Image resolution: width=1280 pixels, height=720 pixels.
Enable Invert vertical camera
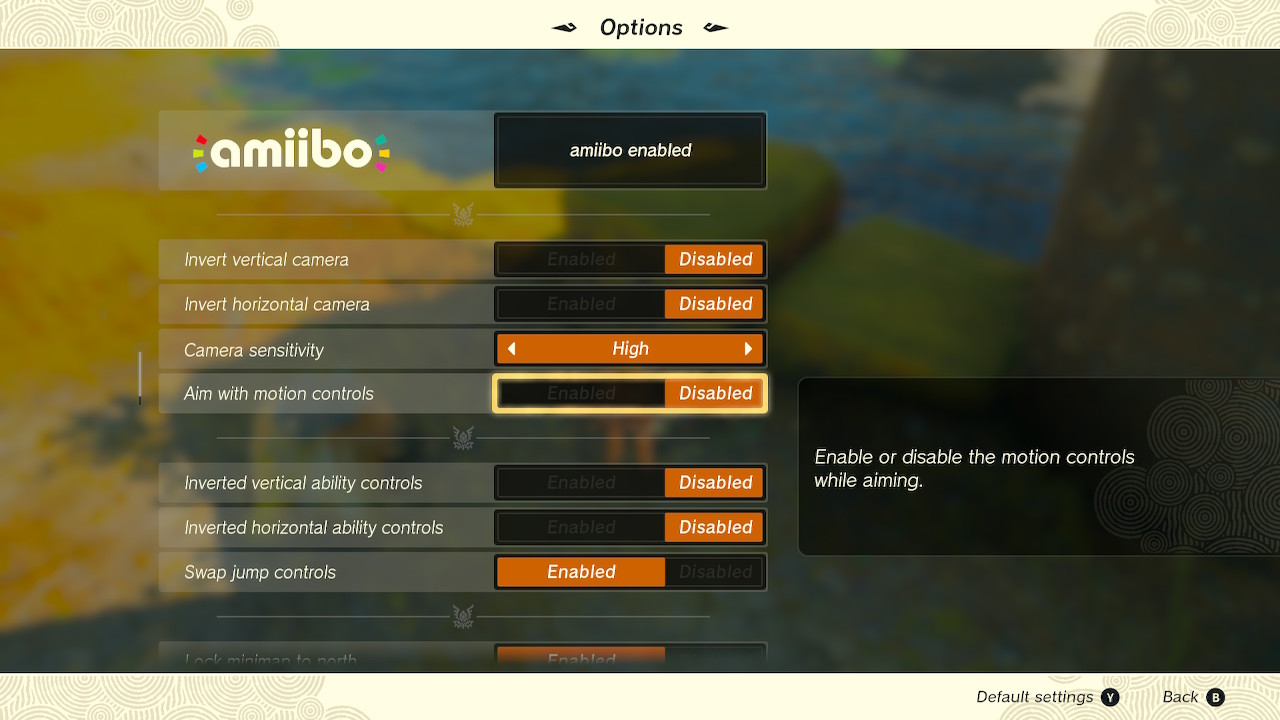pyautogui.click(x=580, y=259)
